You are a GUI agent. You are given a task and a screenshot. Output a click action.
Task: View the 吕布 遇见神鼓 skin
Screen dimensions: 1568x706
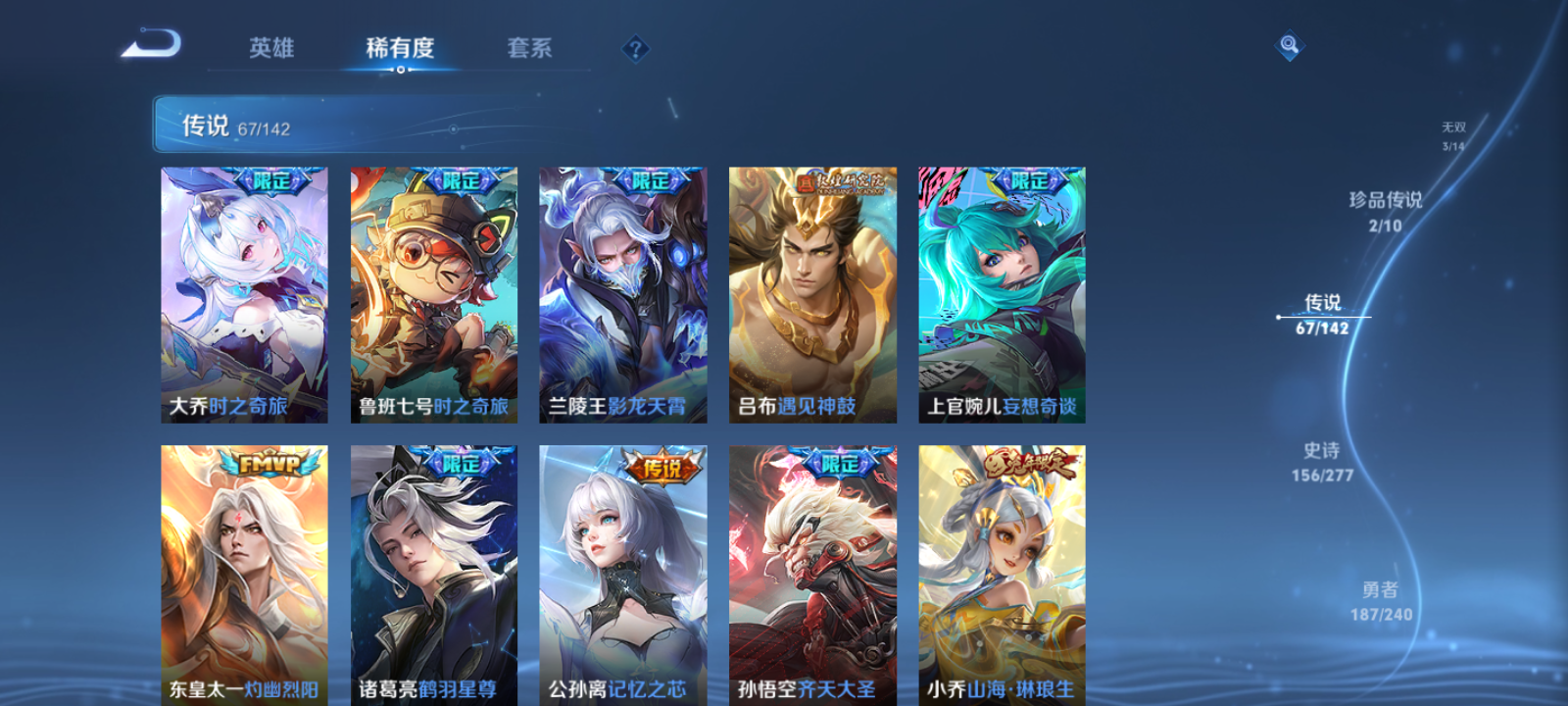pyautogui.click(x=812, y=294)
